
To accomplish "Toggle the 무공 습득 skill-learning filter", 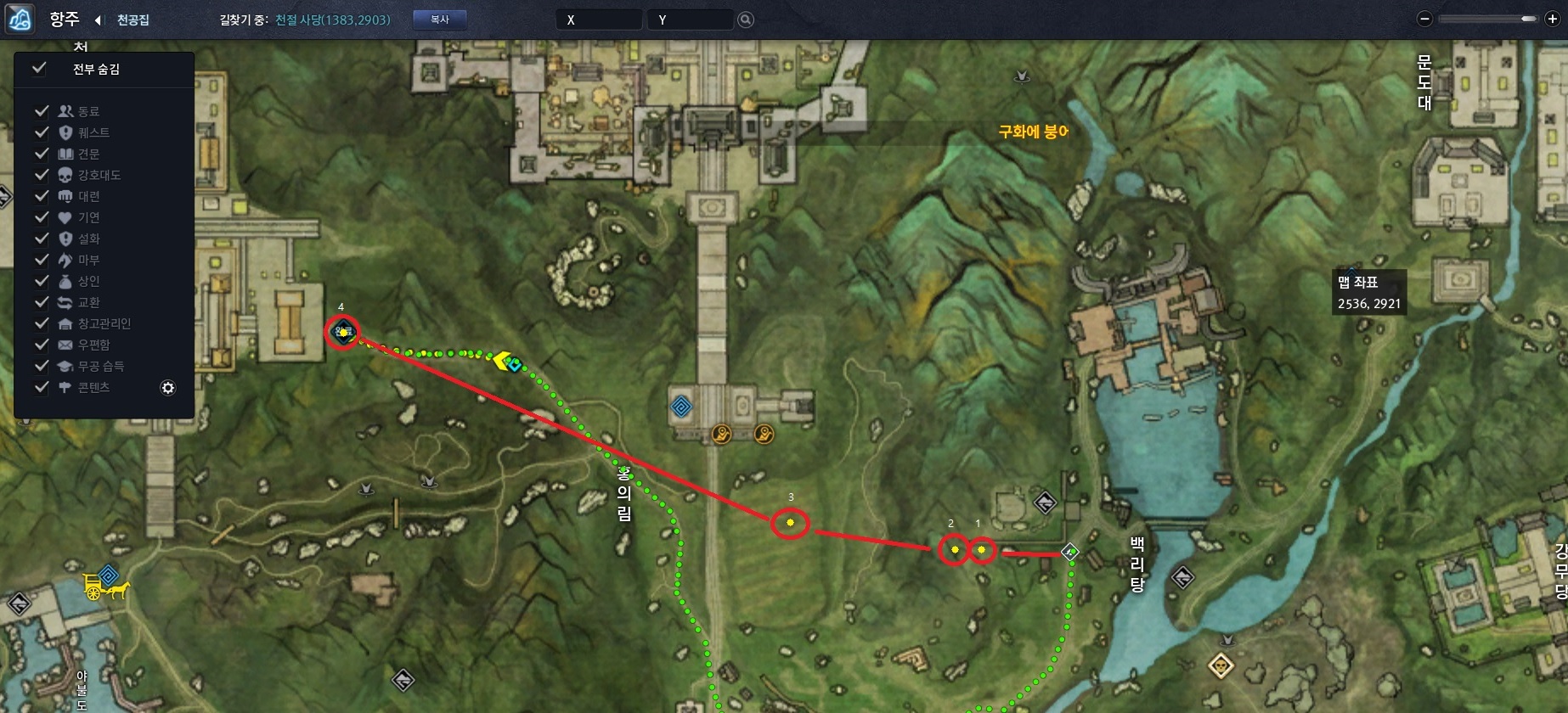I will pyautogui.click(x=42, y=366).
